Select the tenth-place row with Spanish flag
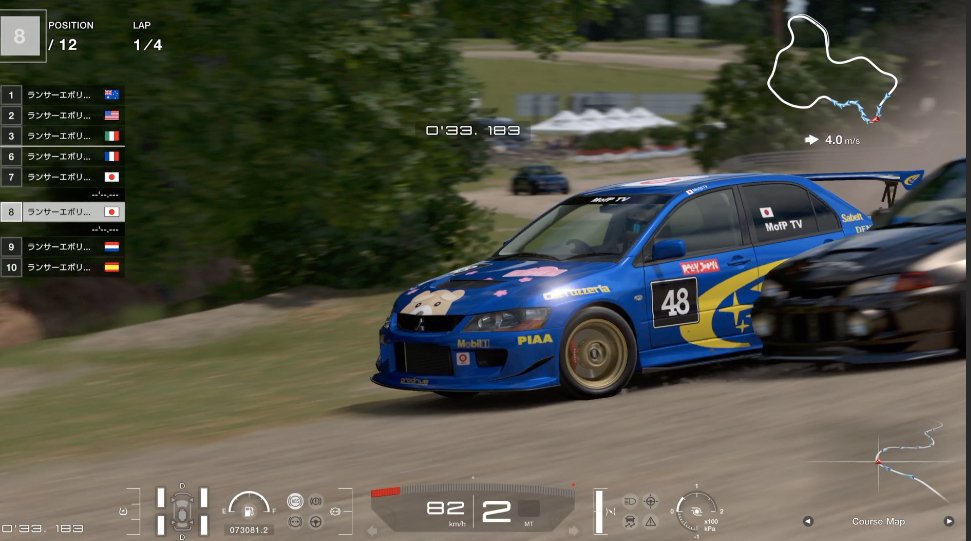971x541 pixels. click(62, 267)
